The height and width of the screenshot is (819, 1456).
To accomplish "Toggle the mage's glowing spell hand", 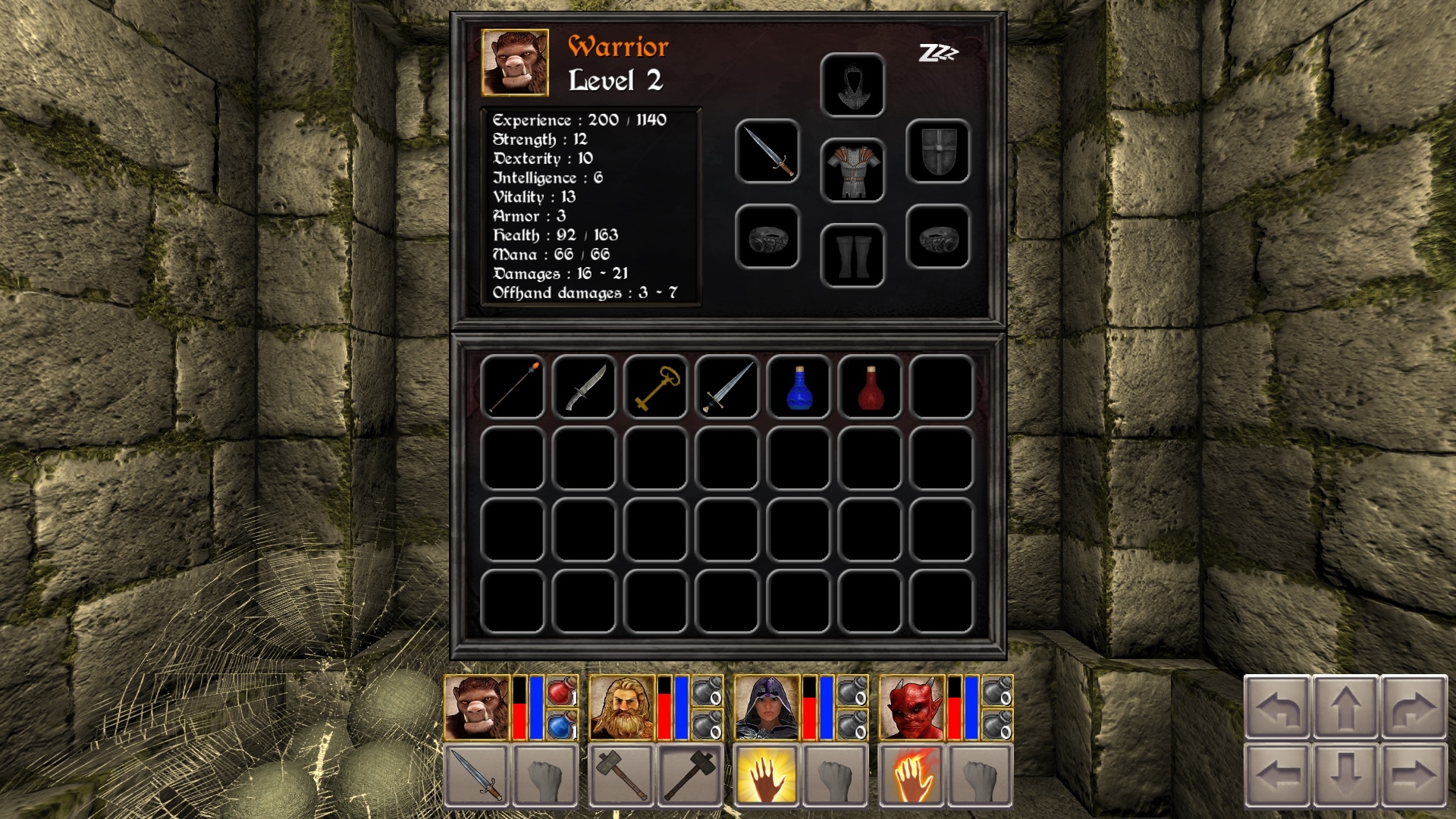I will [x=767, y=777].
